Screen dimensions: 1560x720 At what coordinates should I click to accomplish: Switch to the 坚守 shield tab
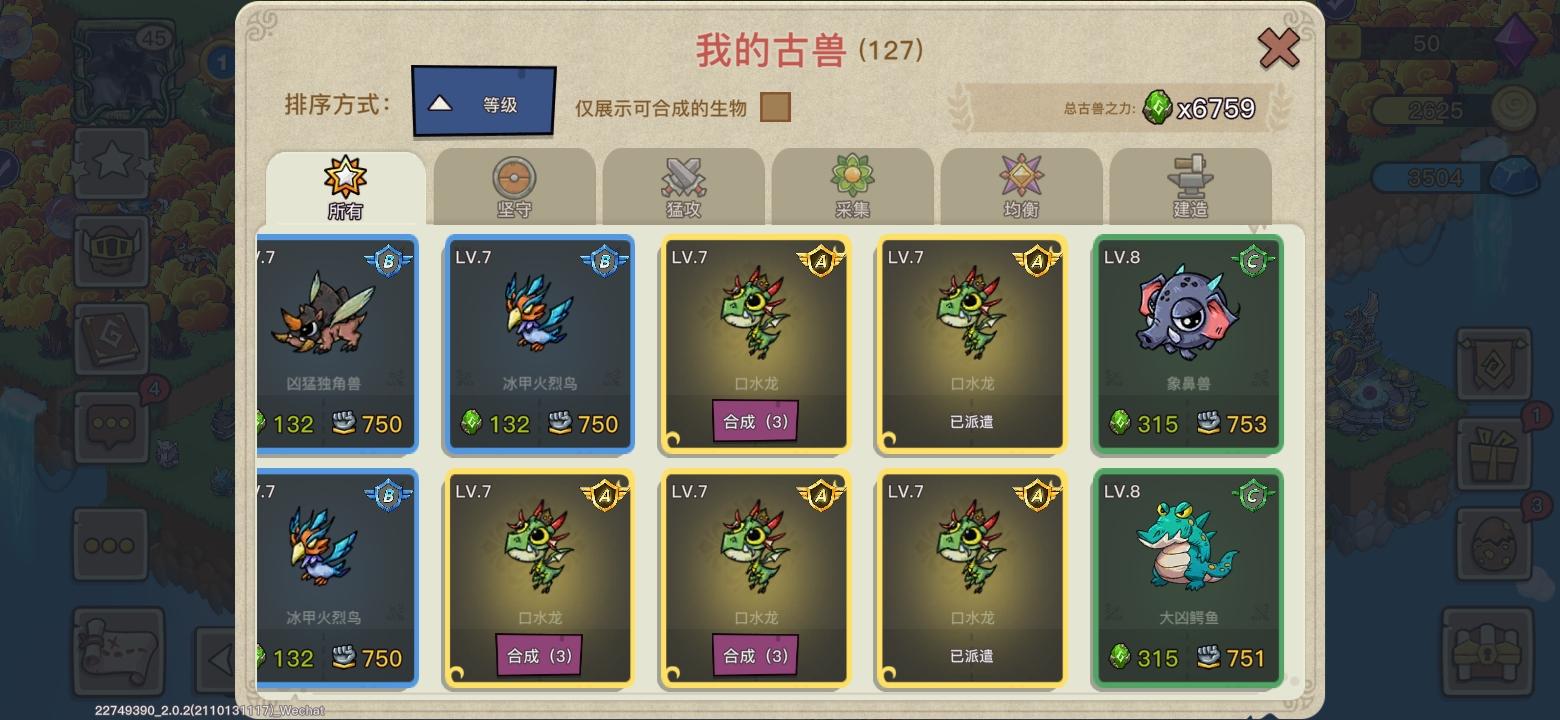pyautogui.click(x=512, y=185)
